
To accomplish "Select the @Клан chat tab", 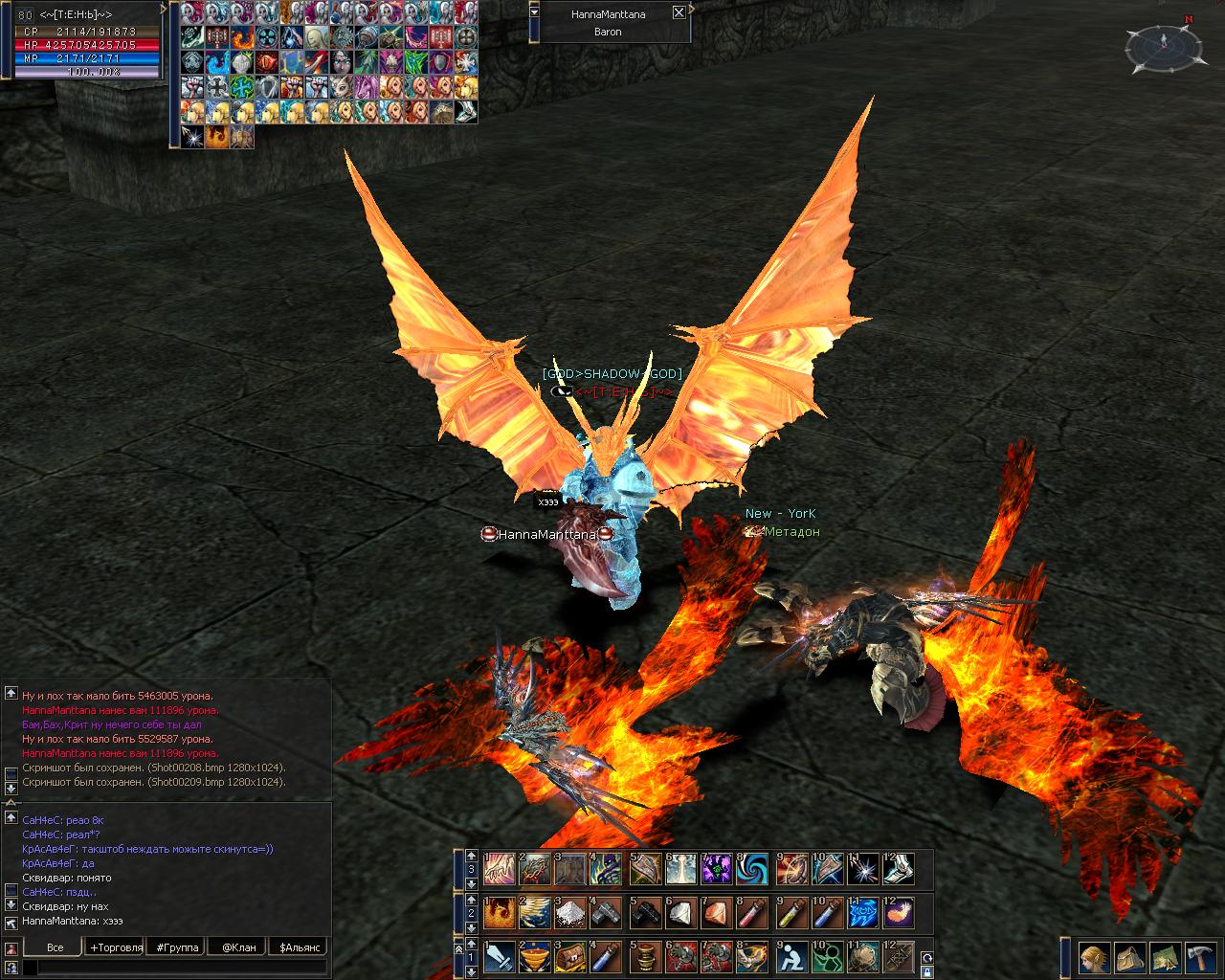I will tap(238, 947).
